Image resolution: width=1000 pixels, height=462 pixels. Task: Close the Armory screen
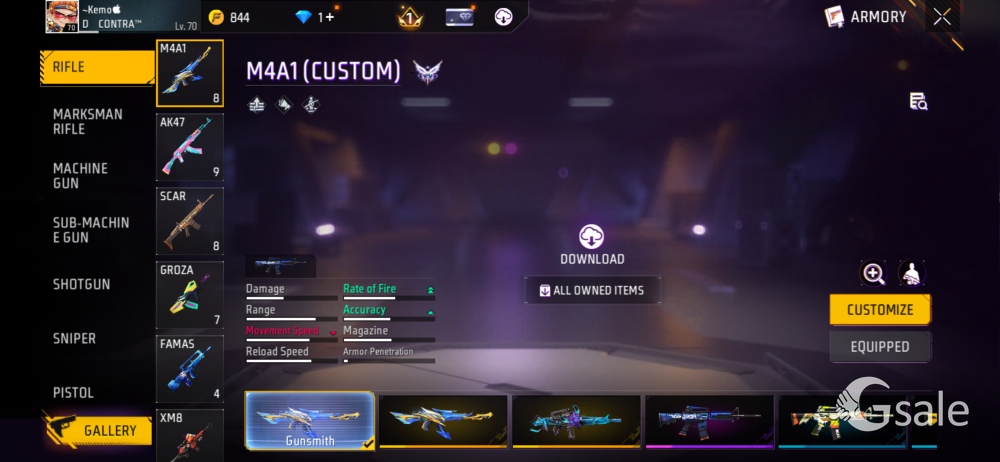(x=942, y=16)
